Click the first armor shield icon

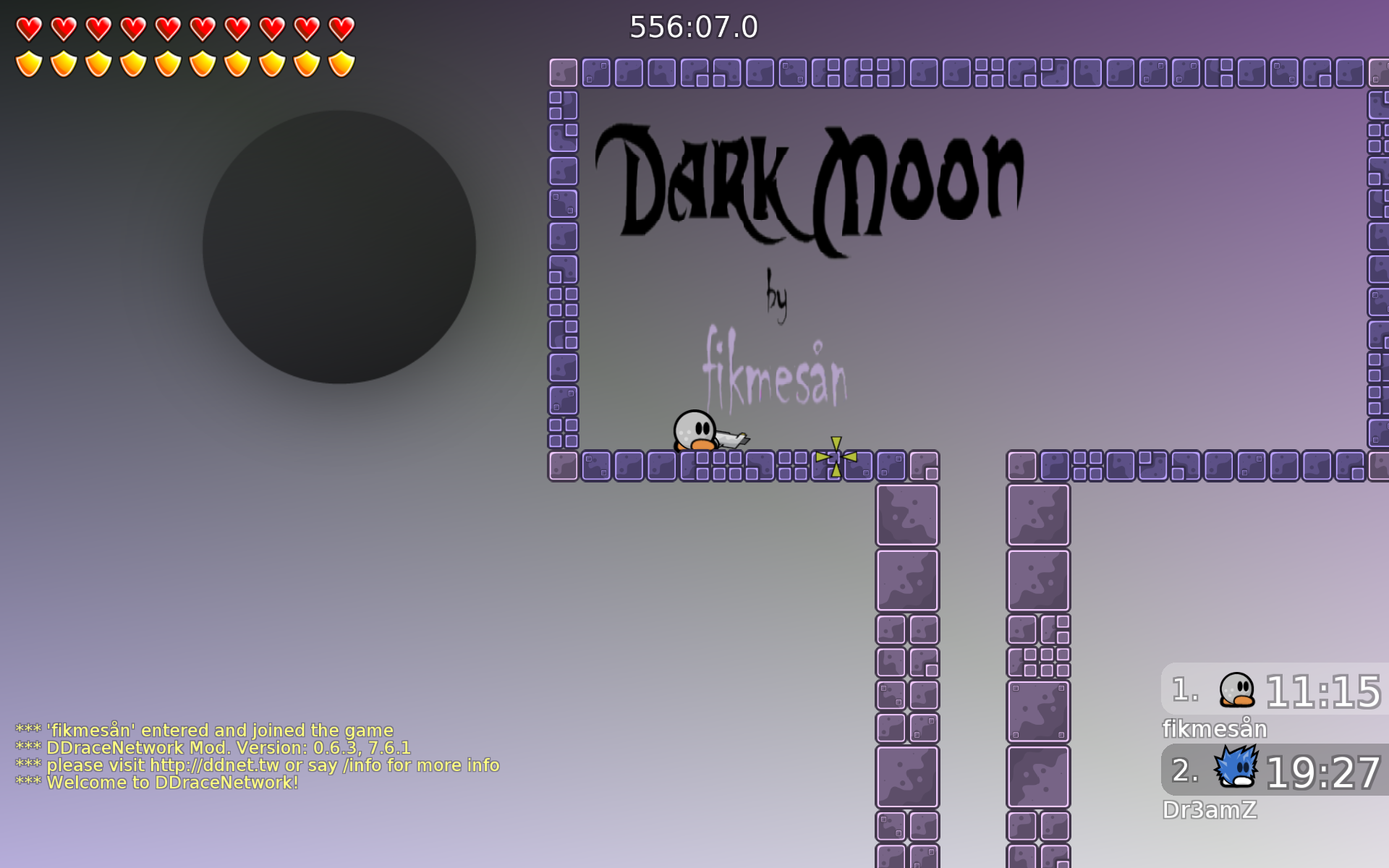[27, 64]
